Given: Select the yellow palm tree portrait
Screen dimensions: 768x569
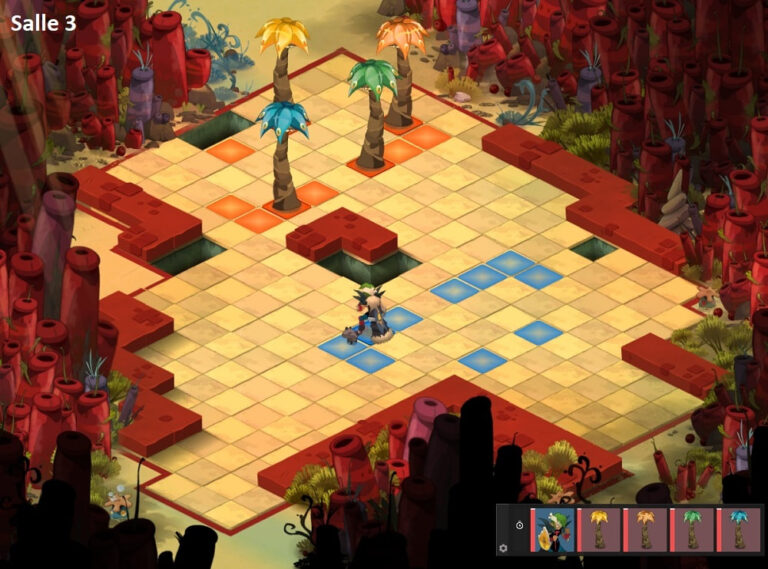Looking at the screenshot, I should pyautogui.click(x=599, y=529).
